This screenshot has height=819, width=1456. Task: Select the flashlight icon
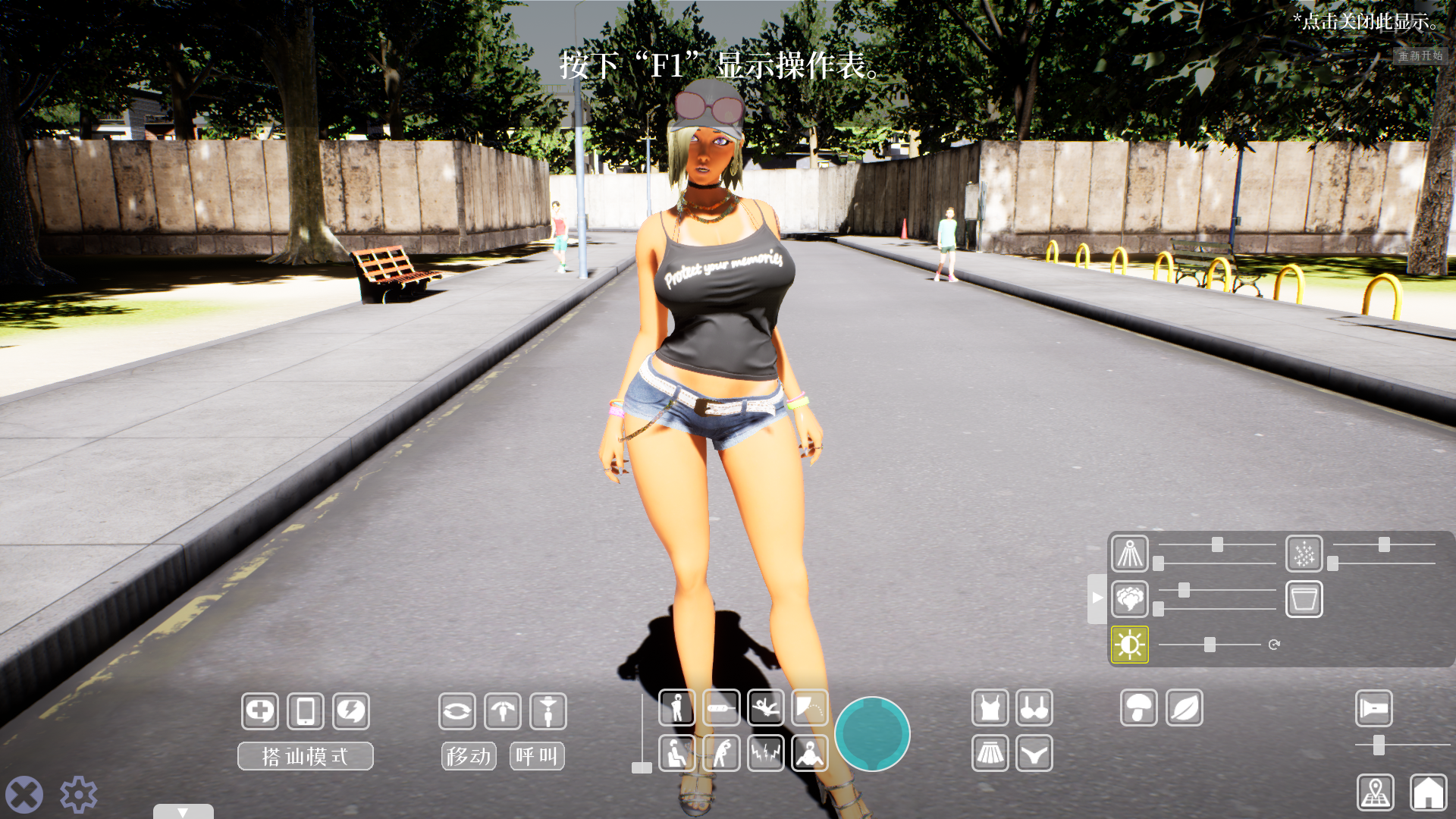[x=1373, y=708]
